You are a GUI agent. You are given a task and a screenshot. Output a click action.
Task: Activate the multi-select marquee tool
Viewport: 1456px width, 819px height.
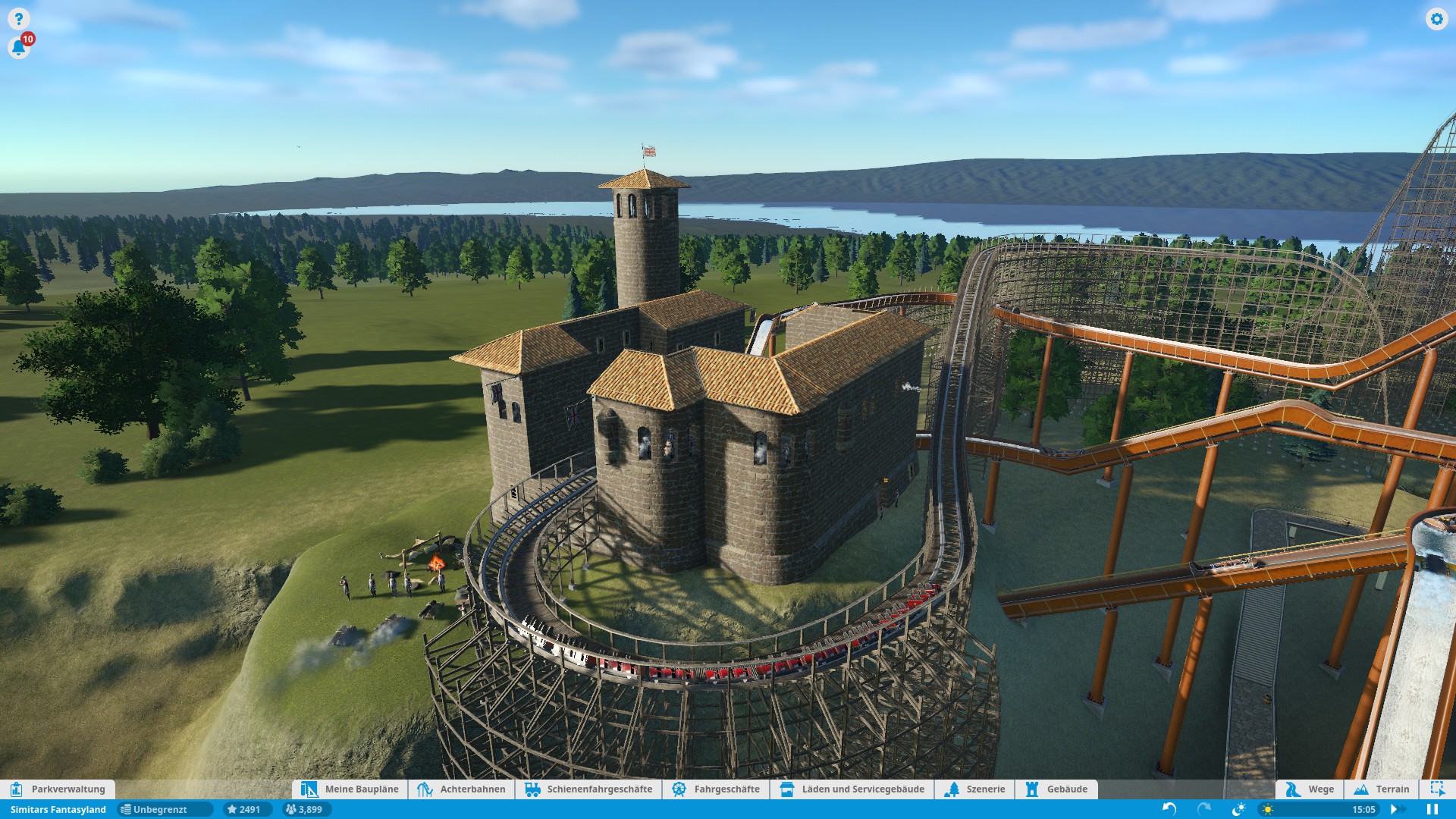[1436, 789]
